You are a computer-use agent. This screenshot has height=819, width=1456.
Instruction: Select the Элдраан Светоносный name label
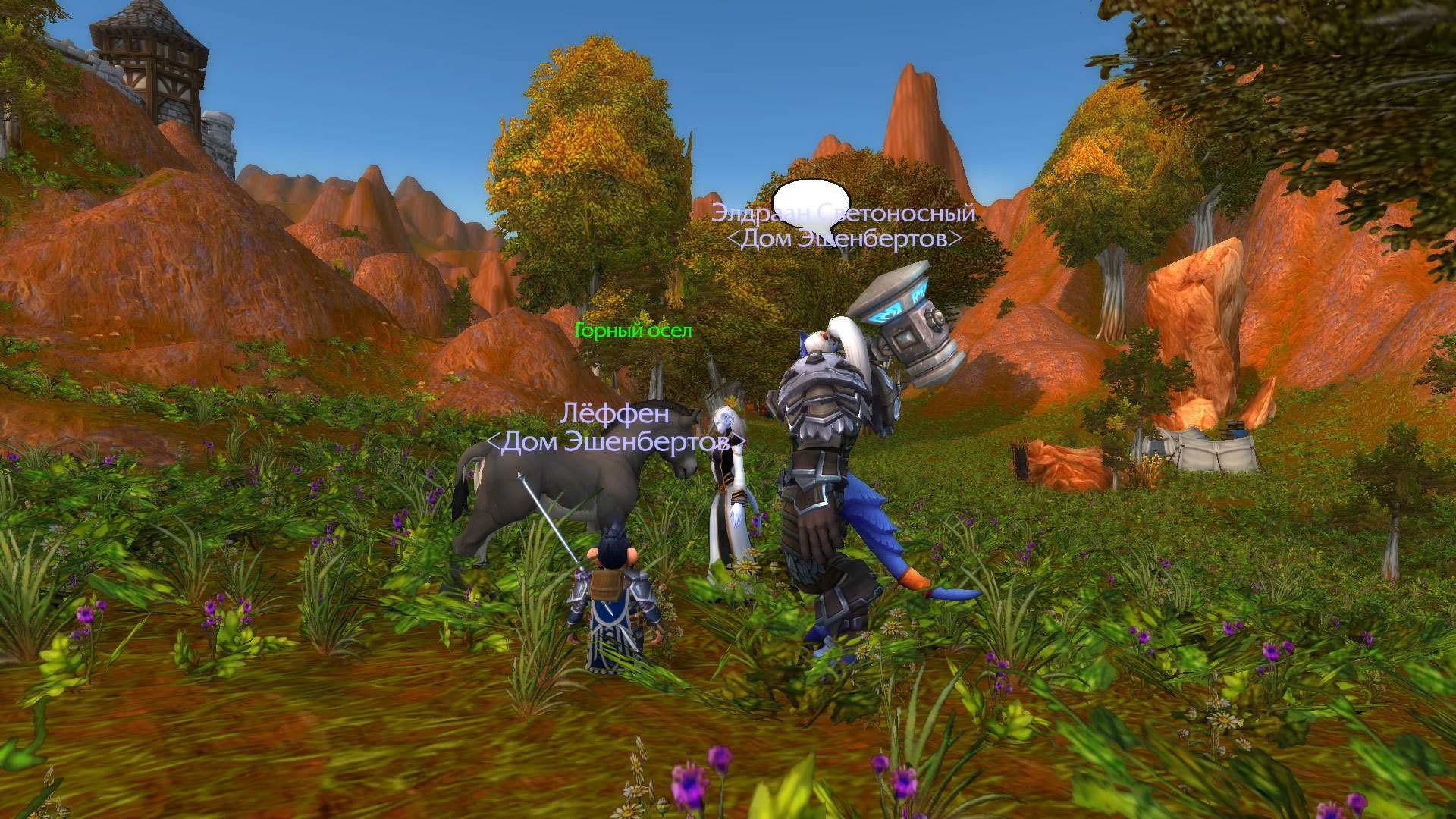[843, 213]
